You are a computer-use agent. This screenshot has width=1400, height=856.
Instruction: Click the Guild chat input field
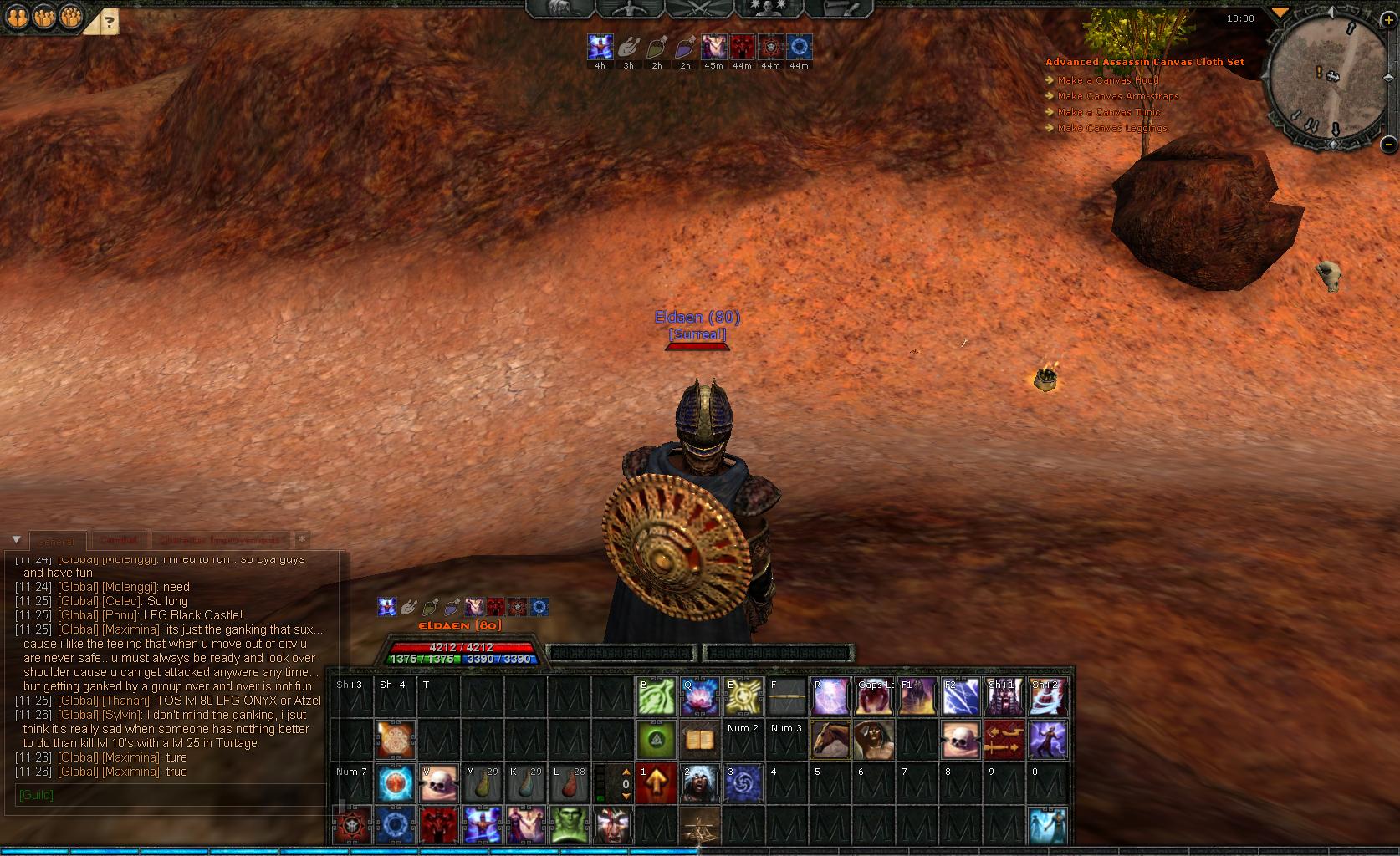[167, 795]
